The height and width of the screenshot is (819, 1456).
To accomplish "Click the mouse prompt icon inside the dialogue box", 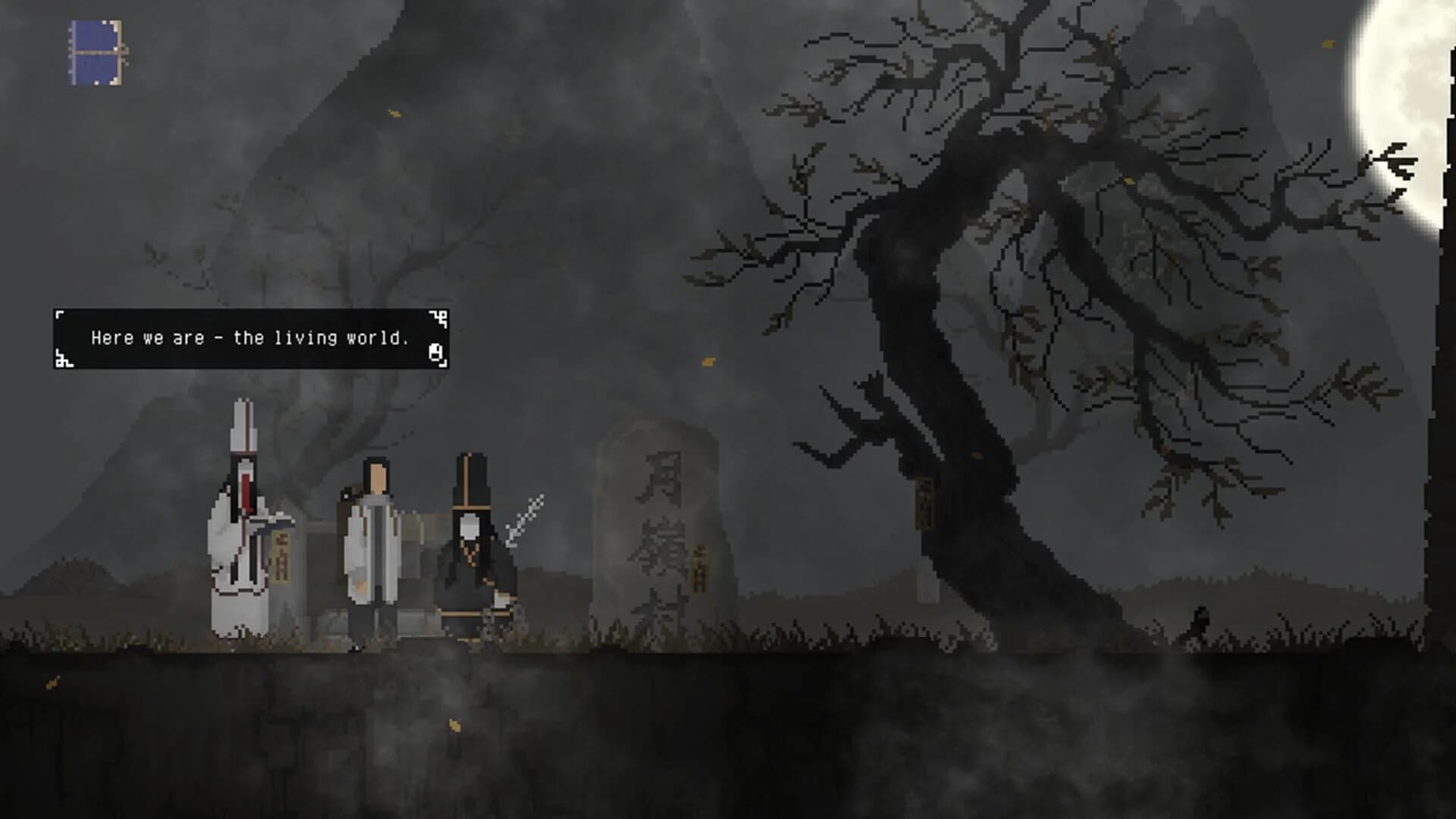I will (x=435, y=350).
